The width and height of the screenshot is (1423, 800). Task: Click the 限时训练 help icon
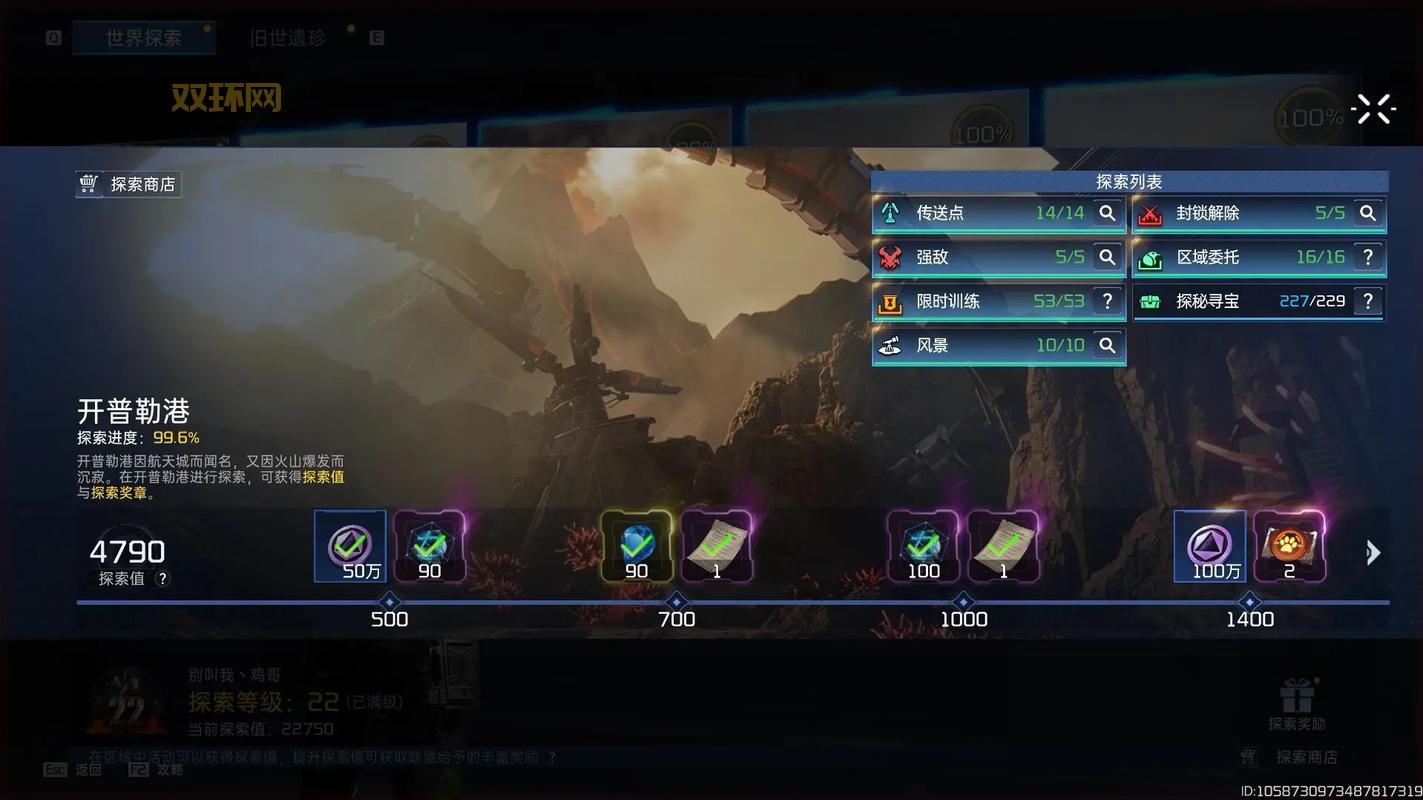click(x=1106, y=301)
